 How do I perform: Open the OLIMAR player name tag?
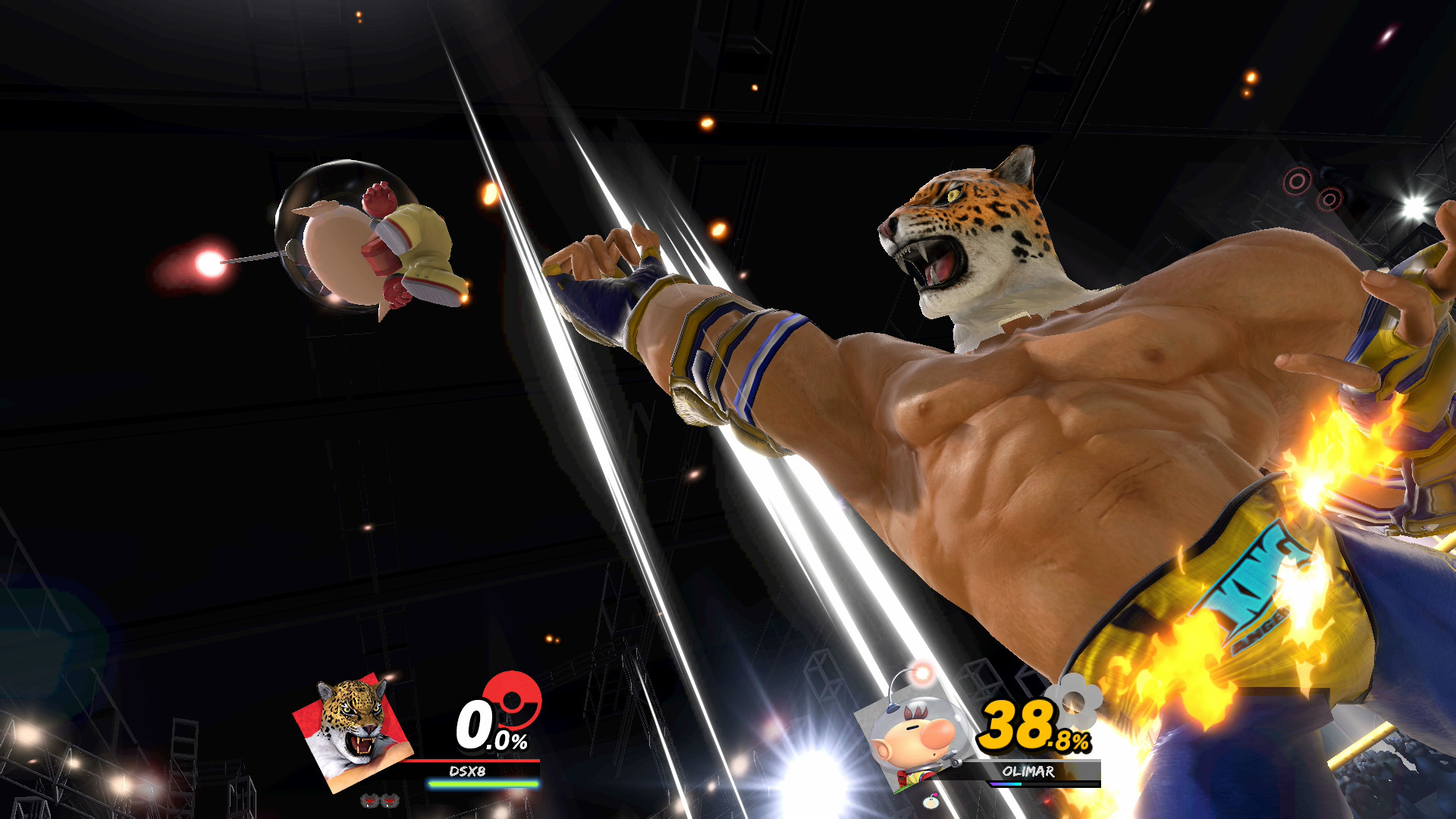(1029, 770)
